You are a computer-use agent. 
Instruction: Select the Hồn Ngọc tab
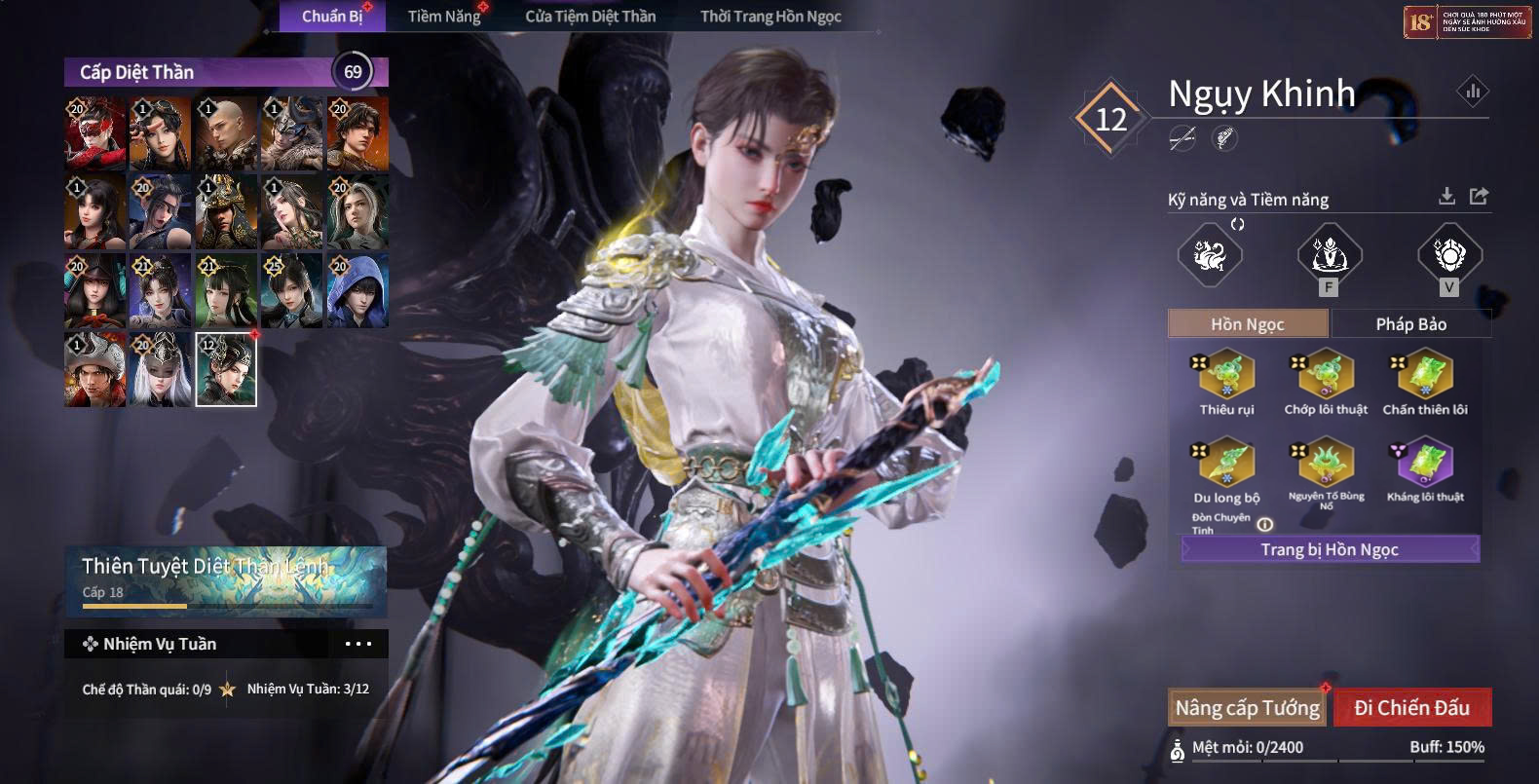pyautogui.click(x=1247, y=323)
